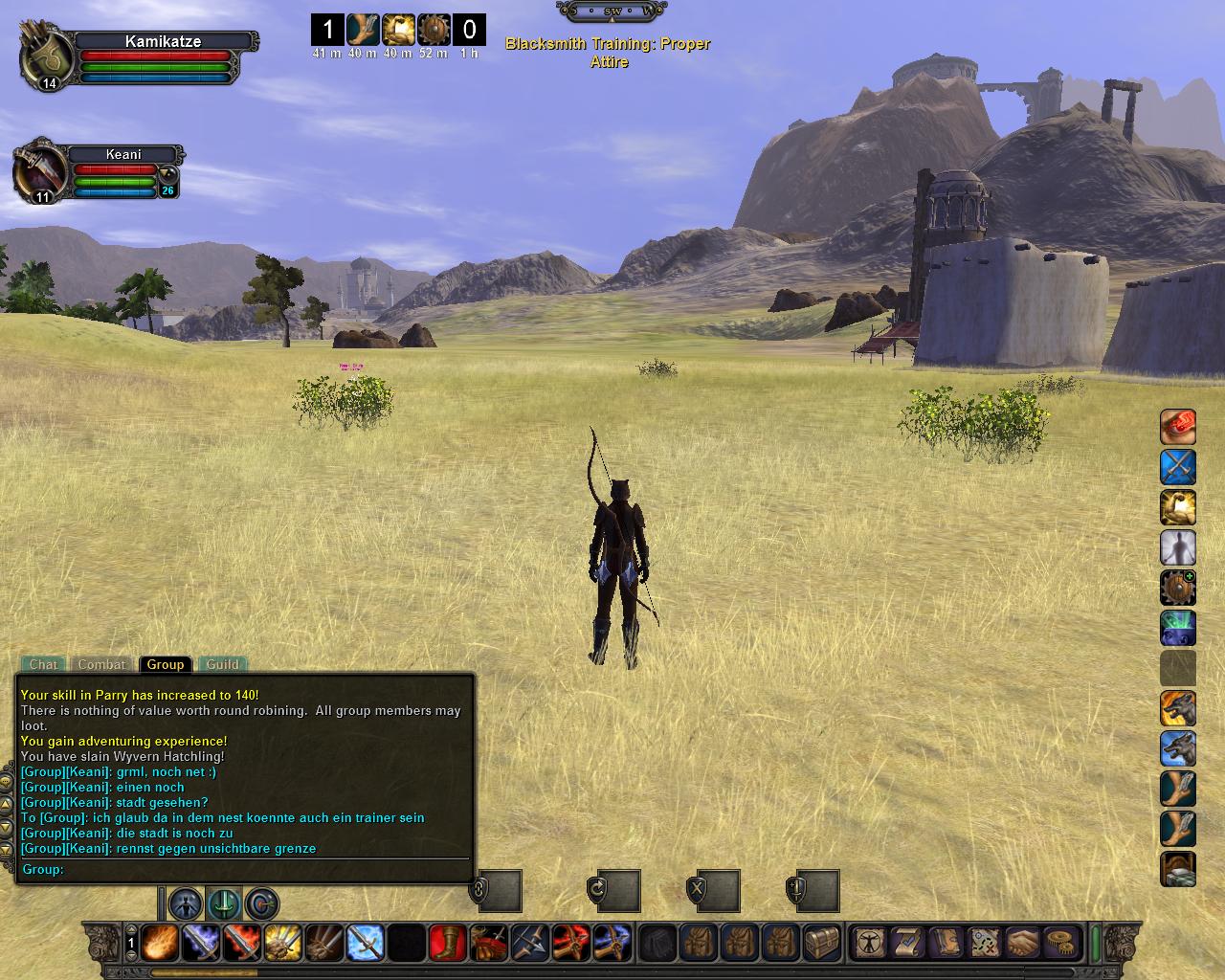Activate the icy blue sword ability
The image size is (1225, 980).
365,943
